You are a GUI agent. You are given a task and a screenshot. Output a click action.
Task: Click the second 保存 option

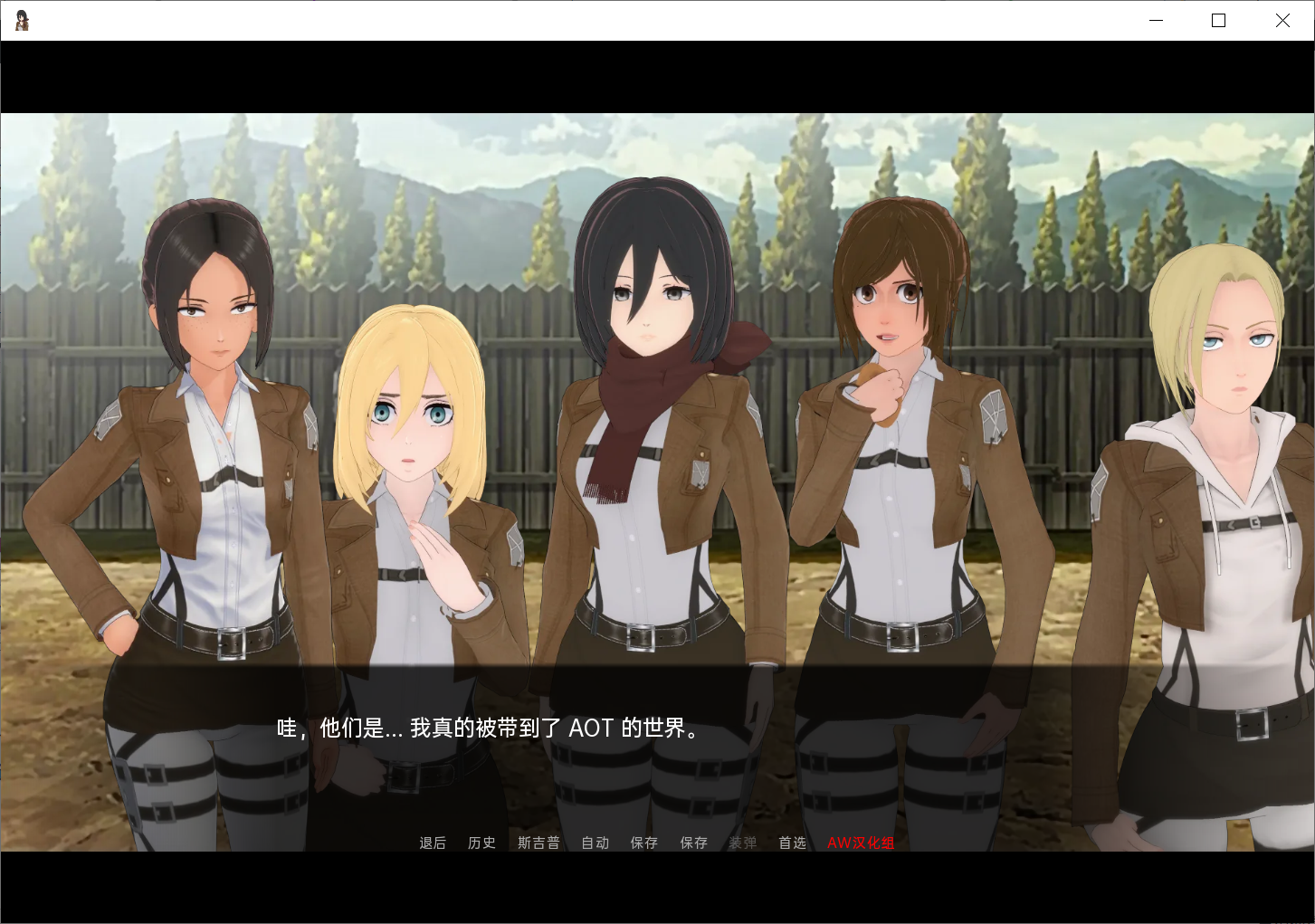coord(693,843)
